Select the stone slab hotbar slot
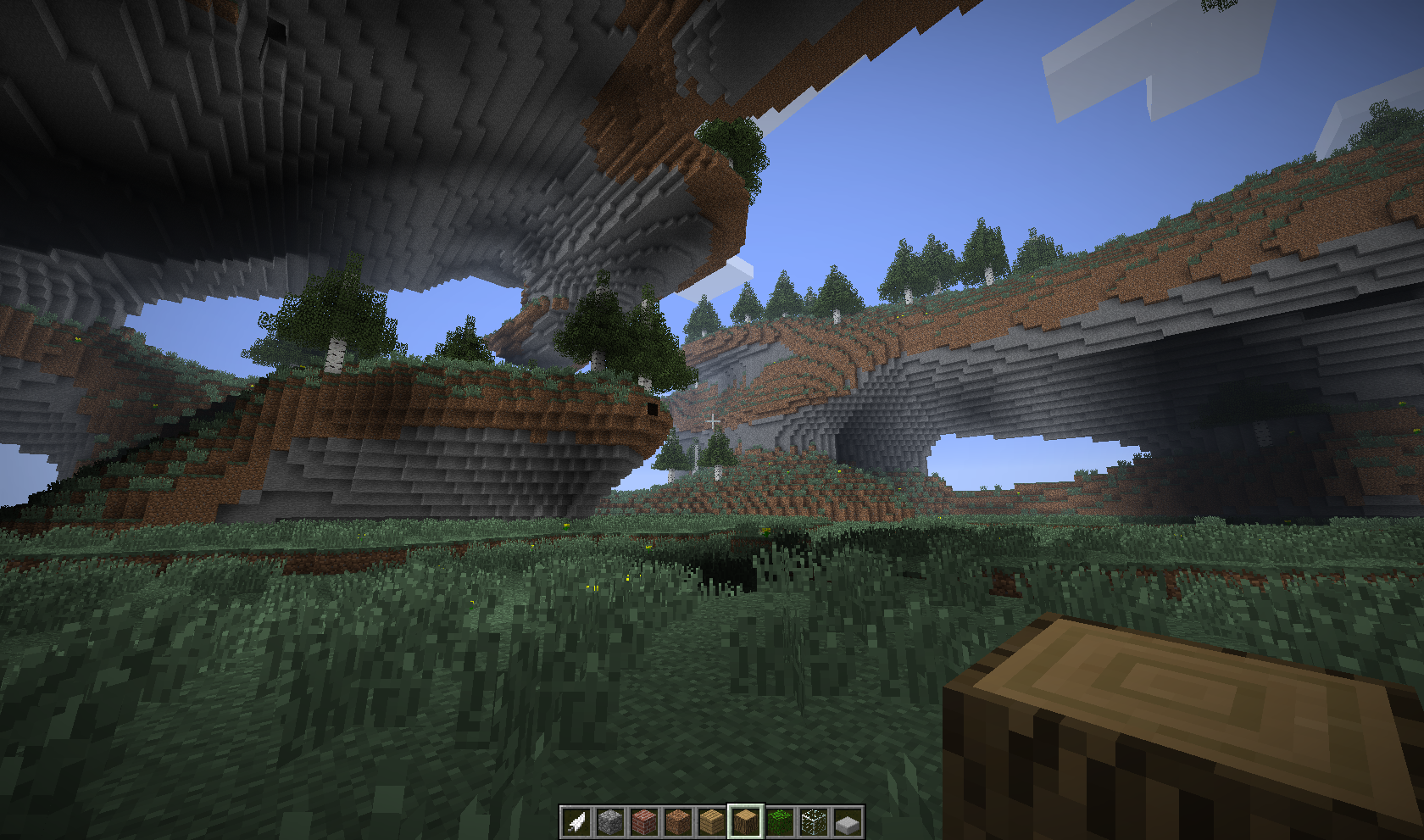The height and width of the screenshot is (840, 1424). click(848, 821)
